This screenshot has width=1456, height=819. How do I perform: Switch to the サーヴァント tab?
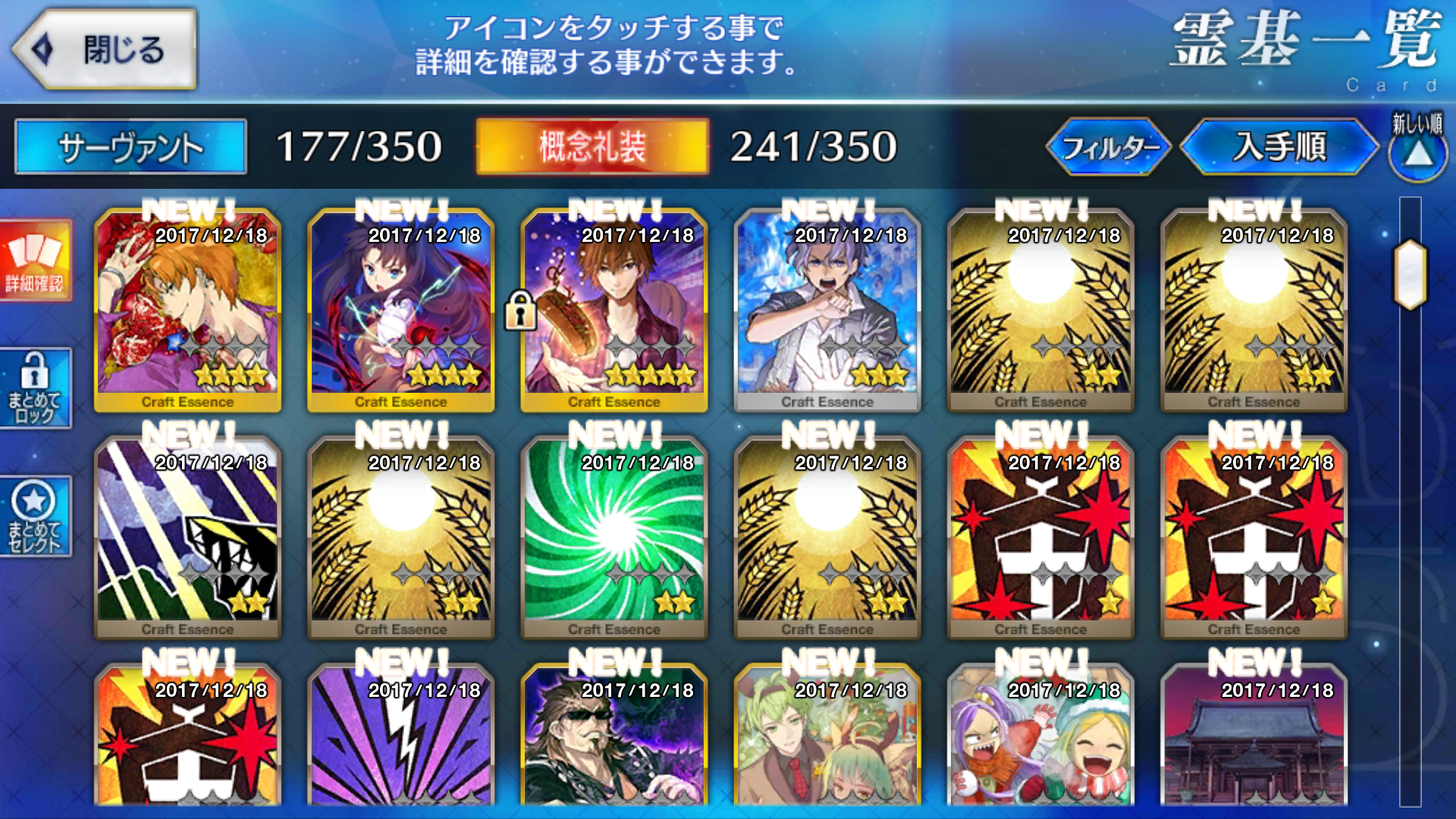[130, 147]
